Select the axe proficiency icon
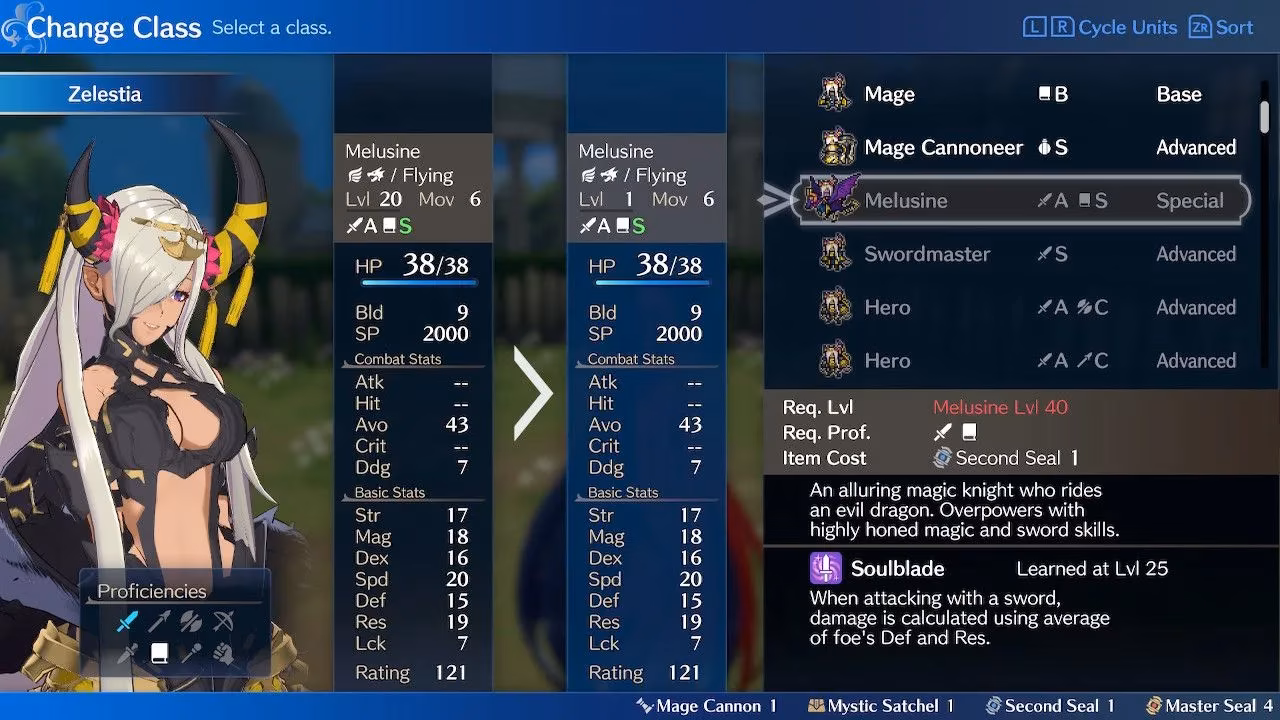The image size is (1280, 720). click(x=191, y=620)
